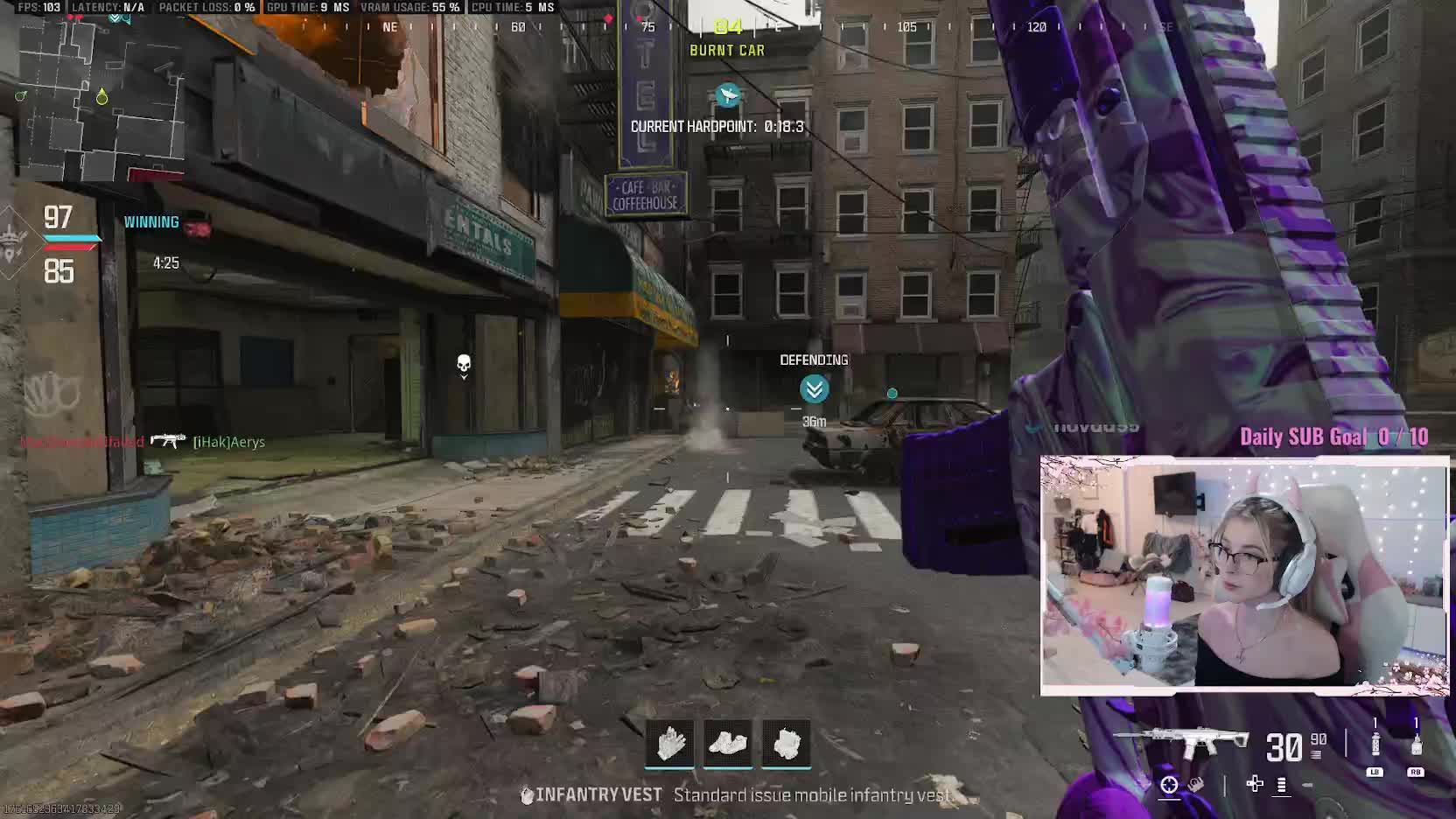This screenshot has height=819, width=1456.
Task: Click the skull death marker
Action: point(464,363)
